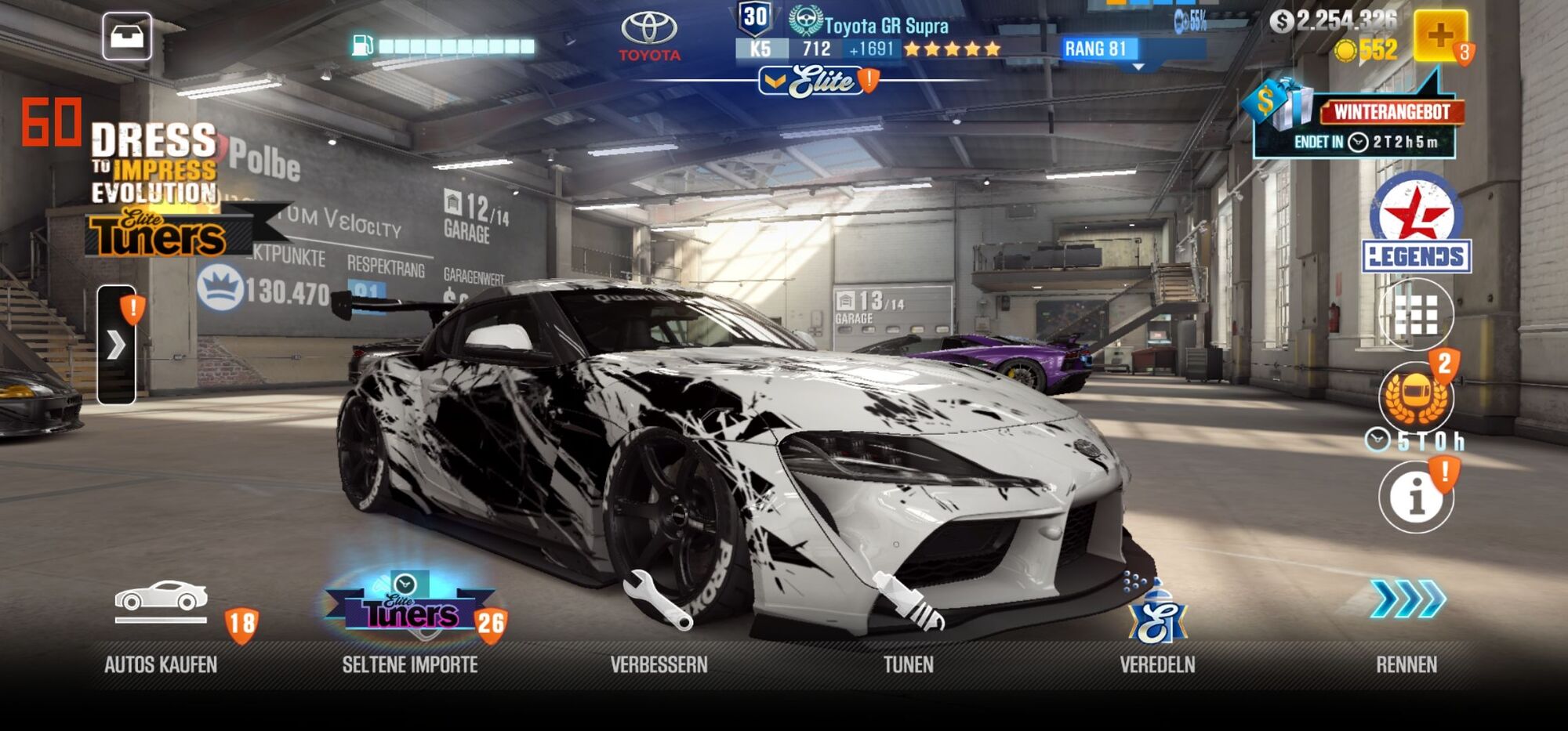Select the Toyota GR Supra info bar

tap(870, 38)
